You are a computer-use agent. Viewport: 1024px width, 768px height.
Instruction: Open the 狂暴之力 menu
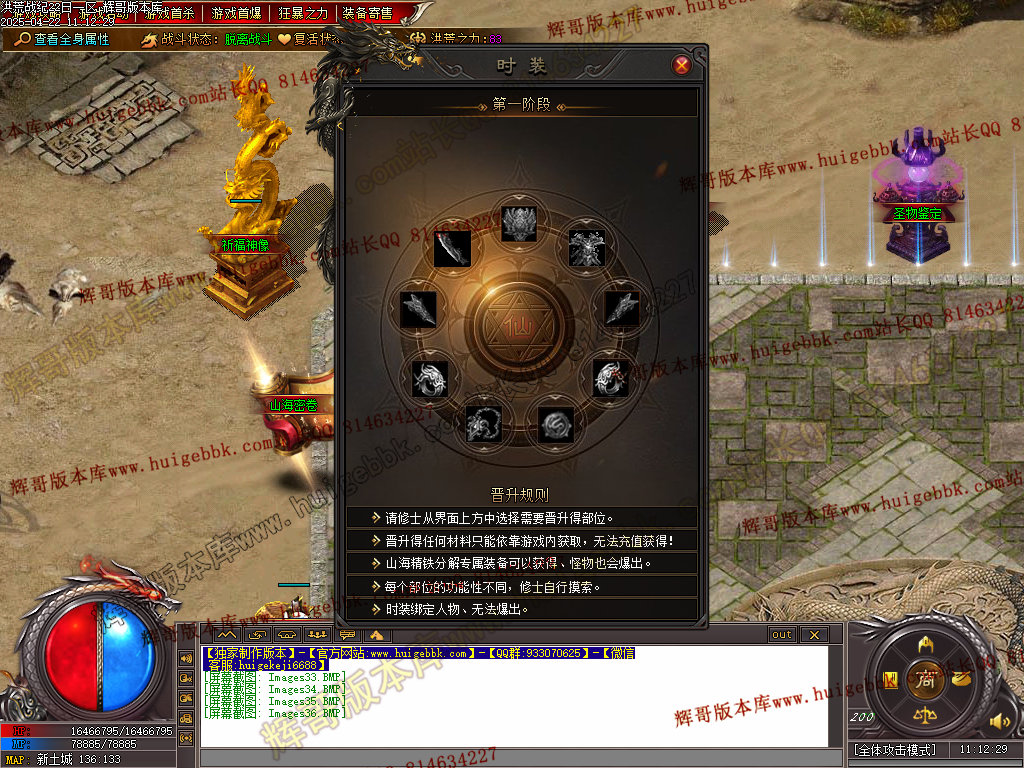pyautogui.click(x=303, y=13)
